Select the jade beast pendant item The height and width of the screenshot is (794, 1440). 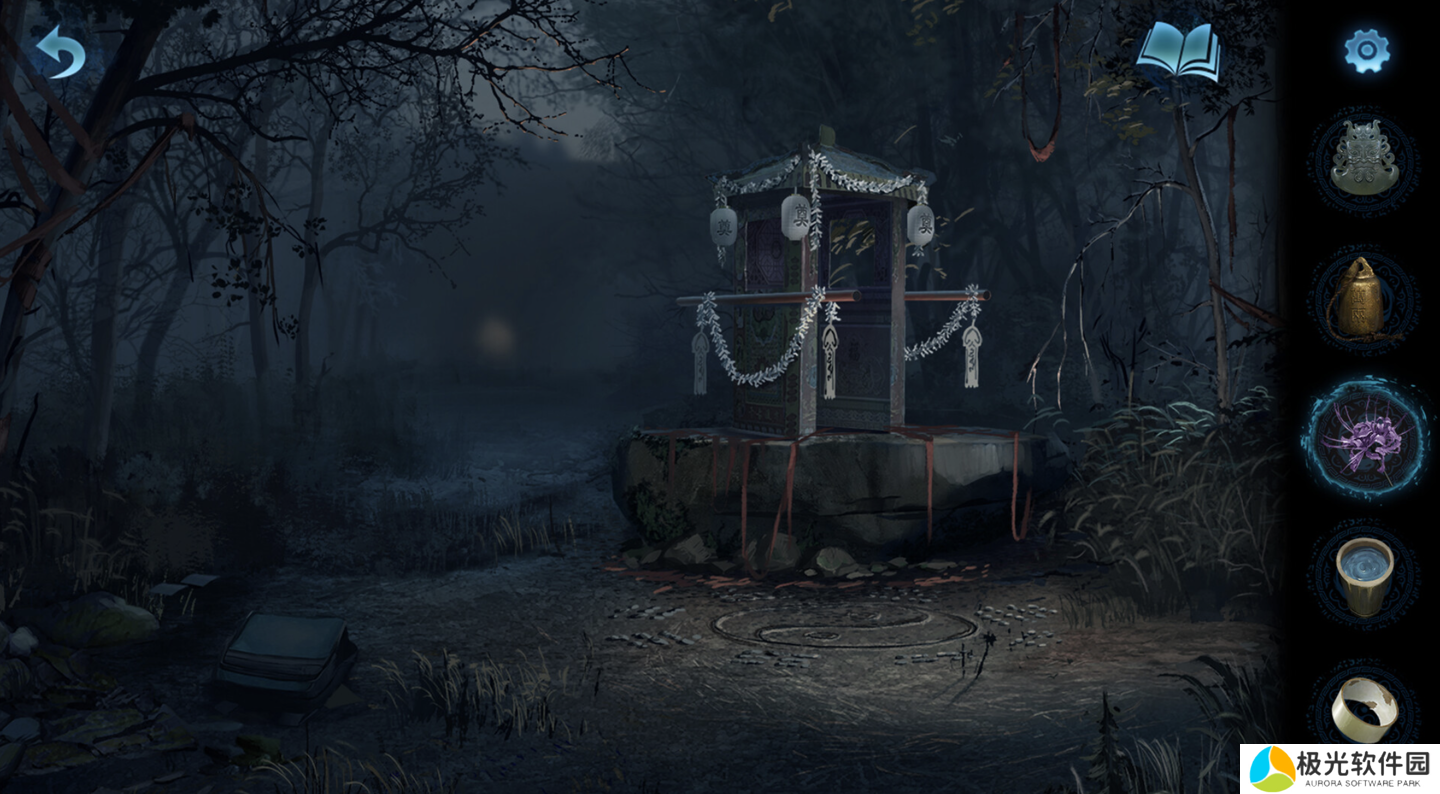click(1365, 161)
